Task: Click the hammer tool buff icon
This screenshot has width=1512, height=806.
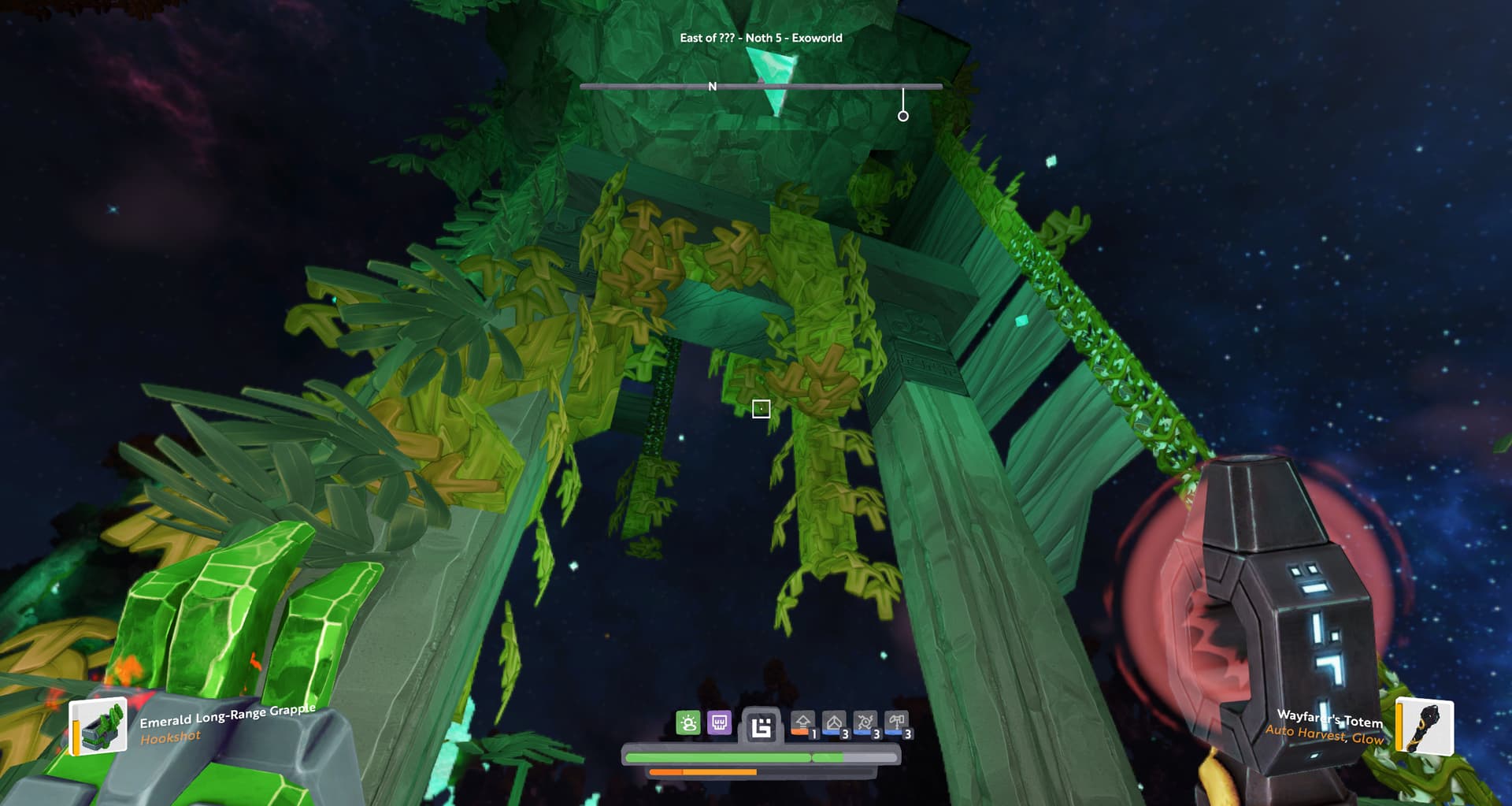Action: pyautogui.click(x=897, y=723)
